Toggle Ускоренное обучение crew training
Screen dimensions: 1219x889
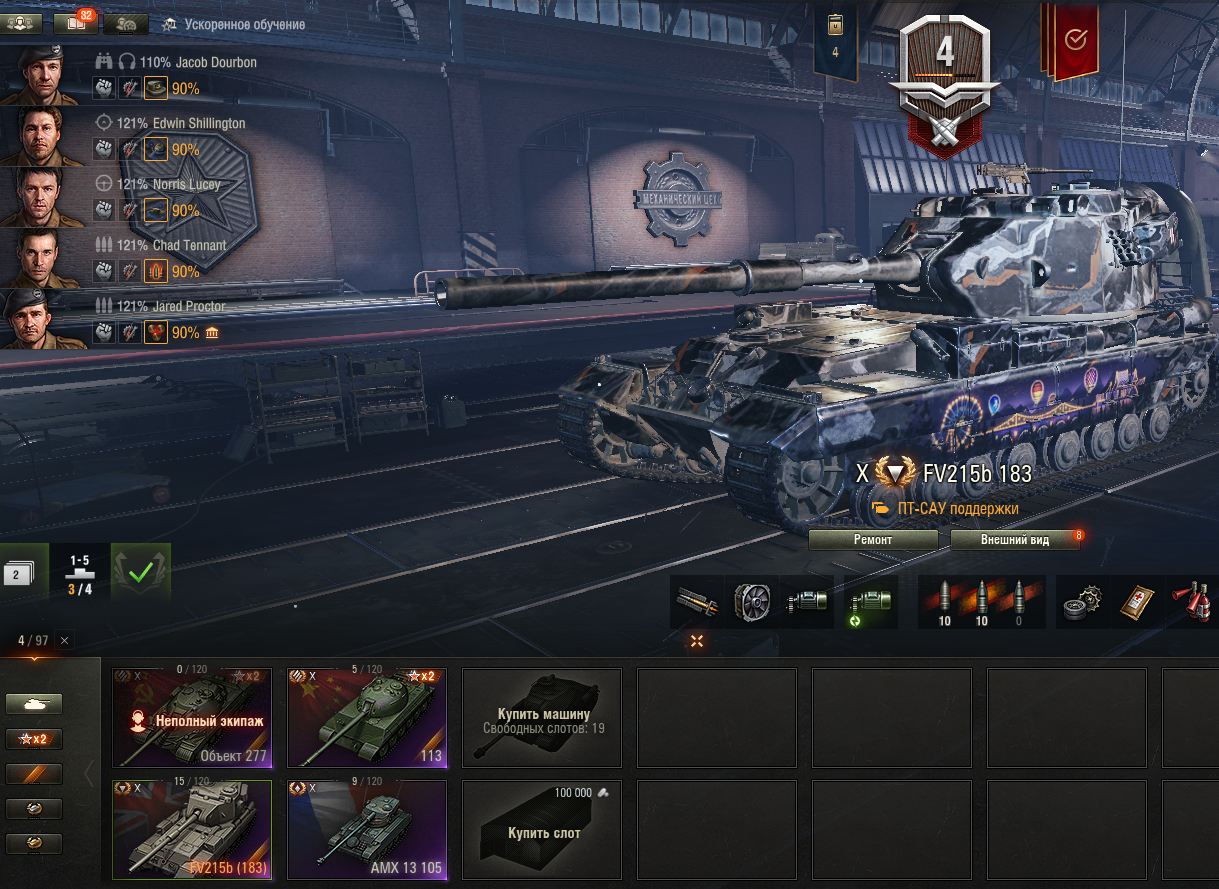(x=235, y=24)
